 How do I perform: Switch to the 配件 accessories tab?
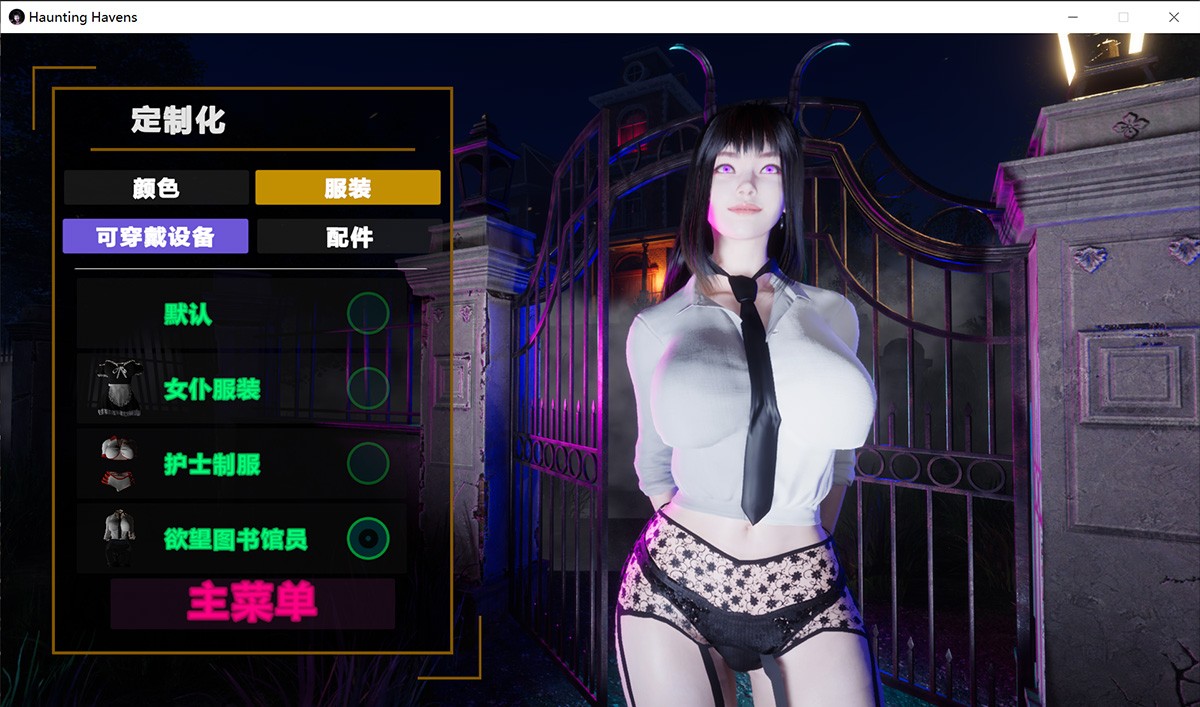349,237
